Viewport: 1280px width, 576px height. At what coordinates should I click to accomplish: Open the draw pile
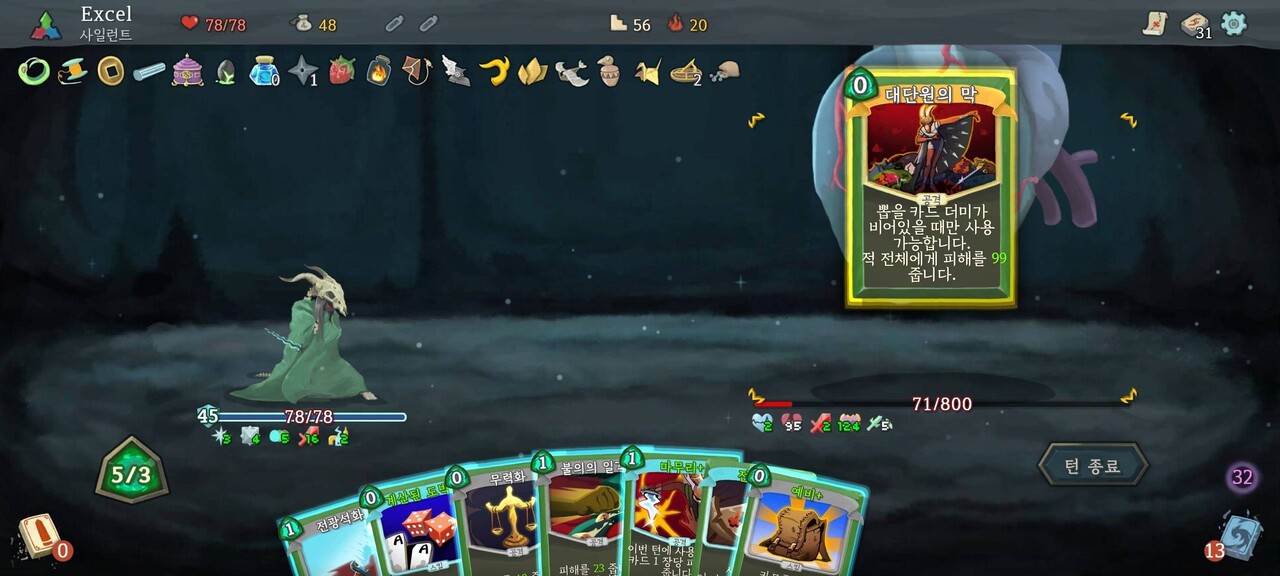38,534
